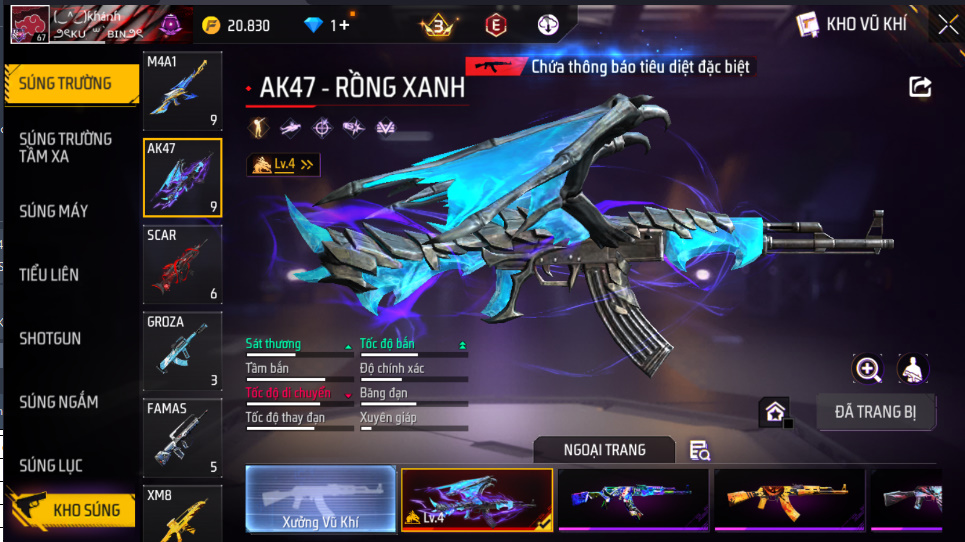The height and width of the screenshot is (542, 965).
Task: Switch to Súng Trường Tầm Xa category
Action: point(66,147)
